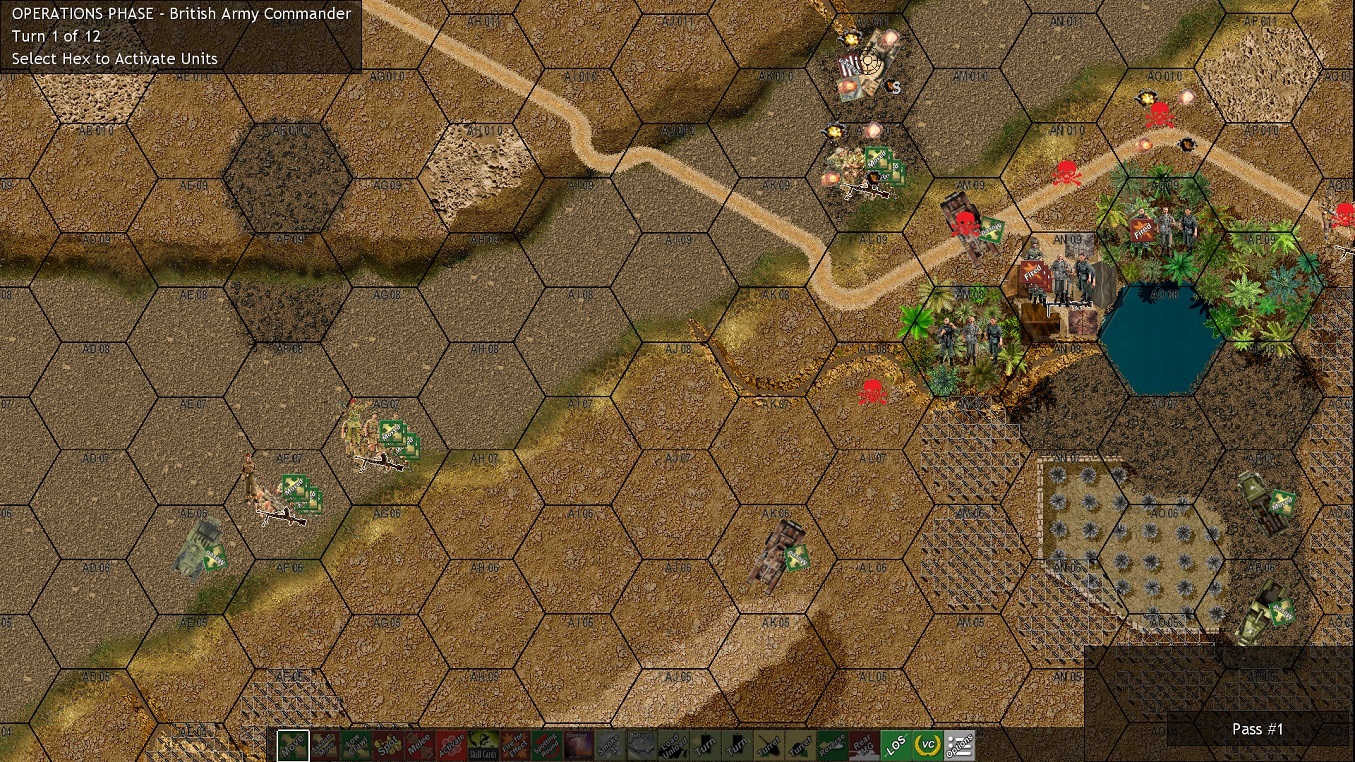The image size is (1355, 762).
Task: Select the Melee attack icon
Action: [x=421, y=746]
